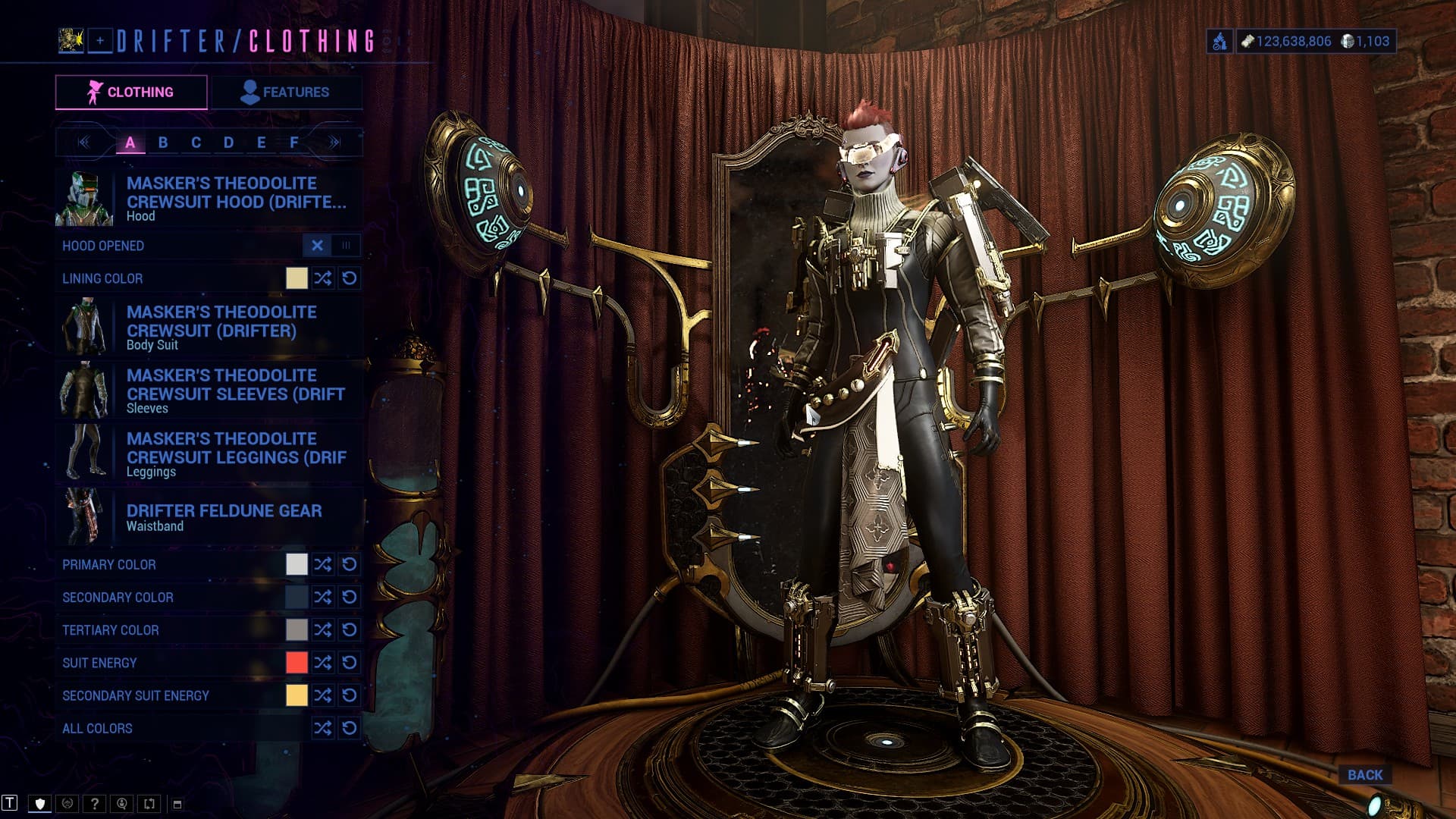
Task: Switch to the Features tab
Action: click(x=286, y=93)
